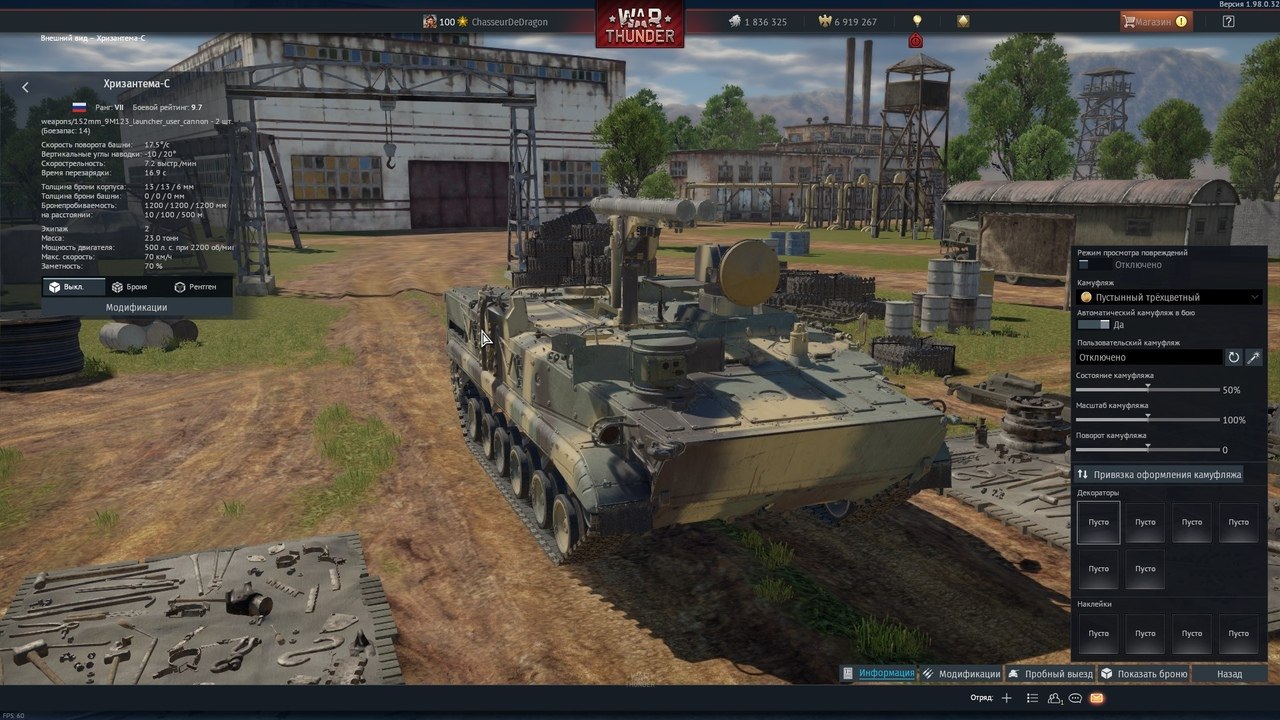Toggle the damage view mode switch
This screenshot has width=1280, height=720.
[x=1093, y=265]
